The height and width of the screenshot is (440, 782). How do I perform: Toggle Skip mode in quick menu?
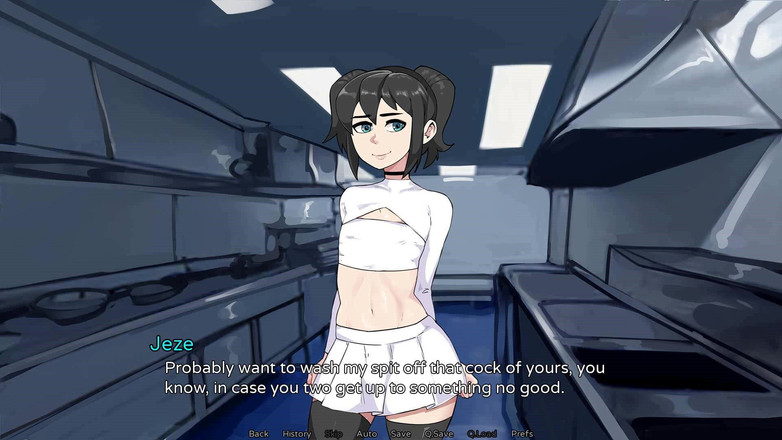coord(334,434)
